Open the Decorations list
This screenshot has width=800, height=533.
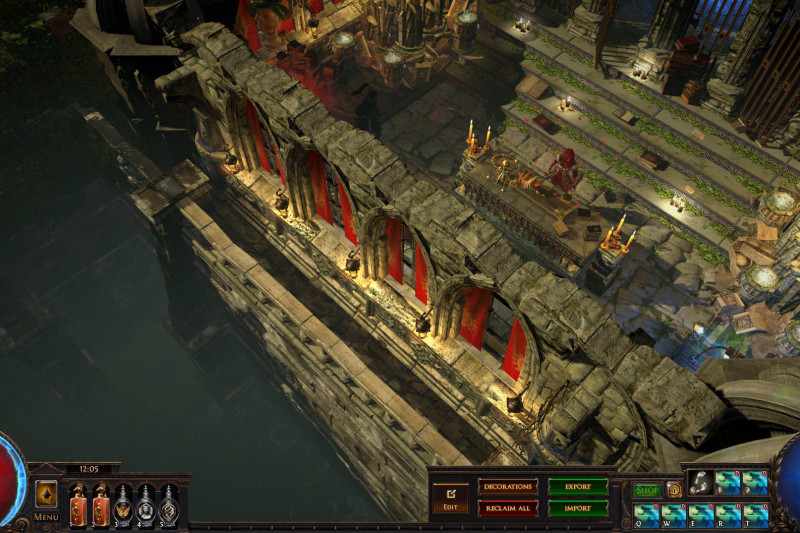coord(508,486)
